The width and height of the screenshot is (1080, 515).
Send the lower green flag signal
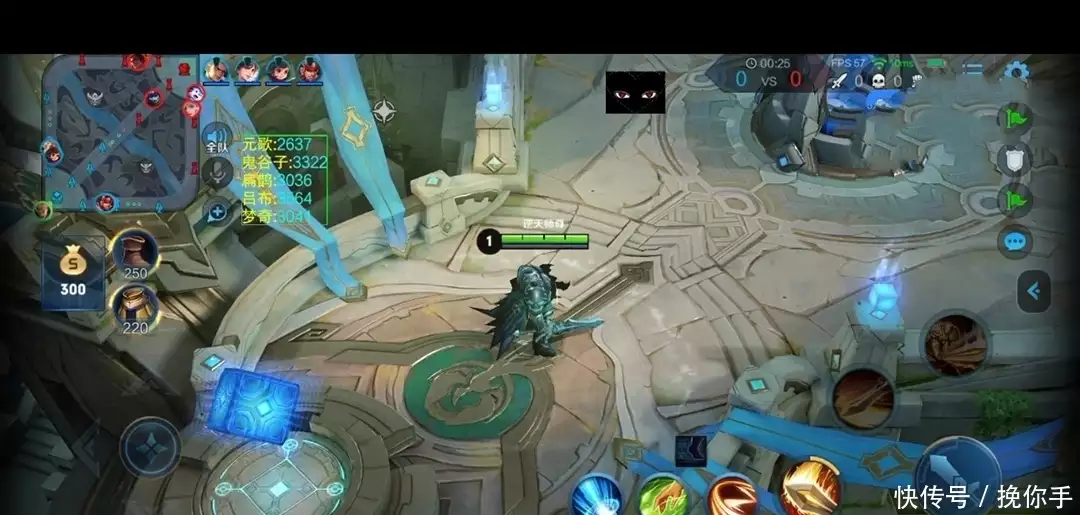(1015, 199)
